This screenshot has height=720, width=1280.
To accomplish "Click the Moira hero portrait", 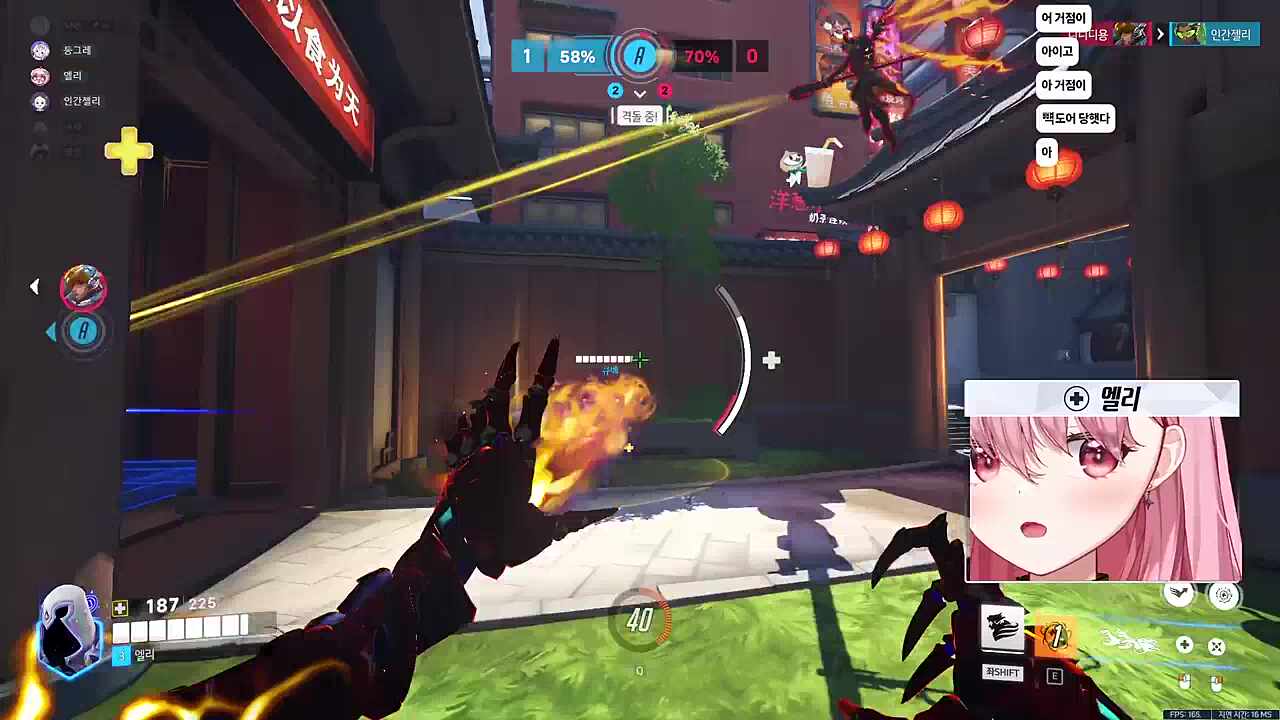I will point(69,631).
